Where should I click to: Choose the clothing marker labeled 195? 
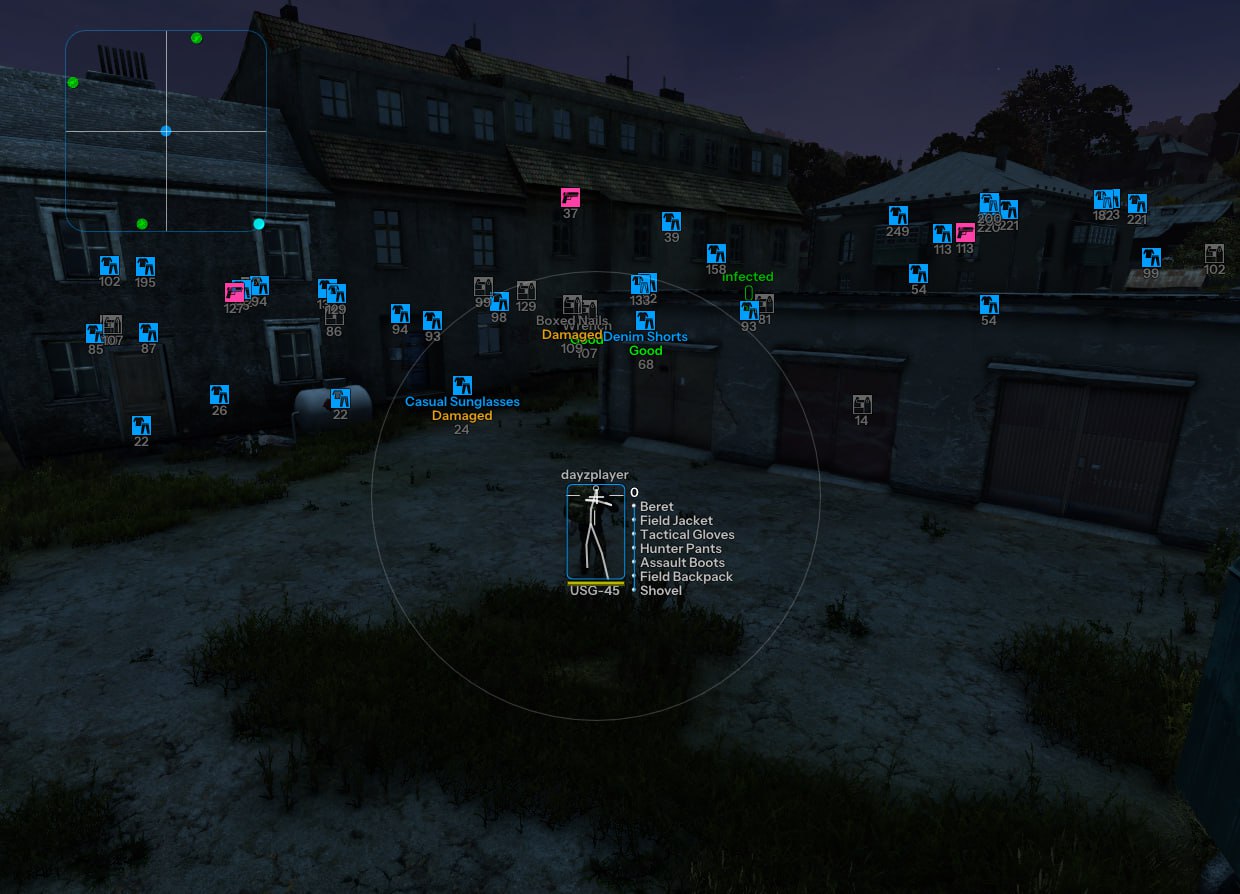click(146, 266)
